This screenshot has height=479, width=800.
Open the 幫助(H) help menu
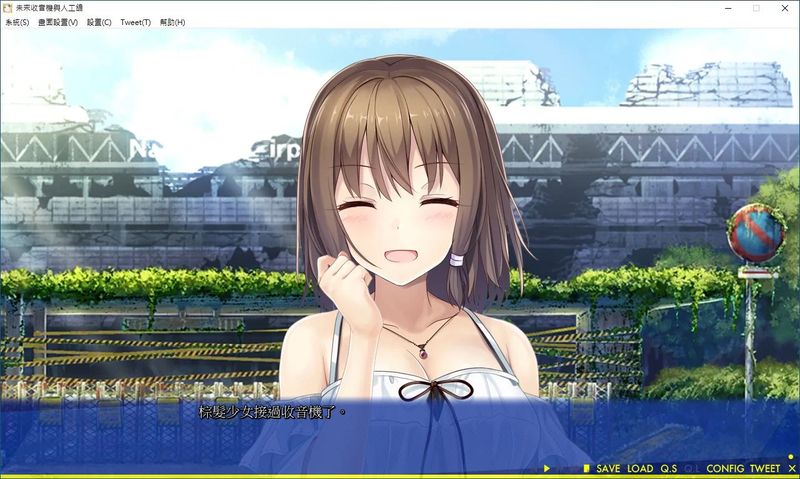tap(173, 22)
